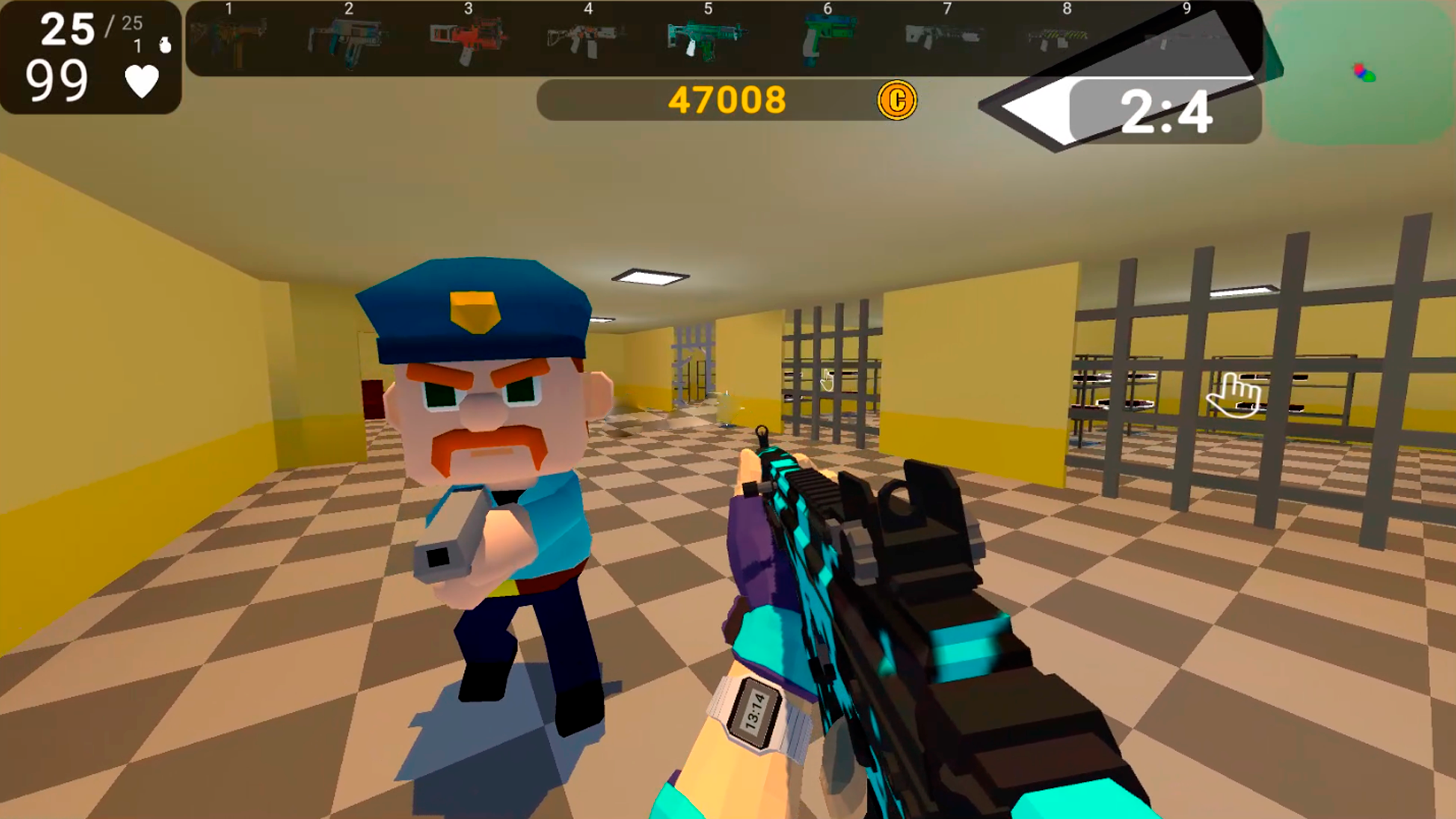The height and width of the screenshot is (819, 1456).
Task: Equip the red rifle in slot 3
Action: coord(469,38)
